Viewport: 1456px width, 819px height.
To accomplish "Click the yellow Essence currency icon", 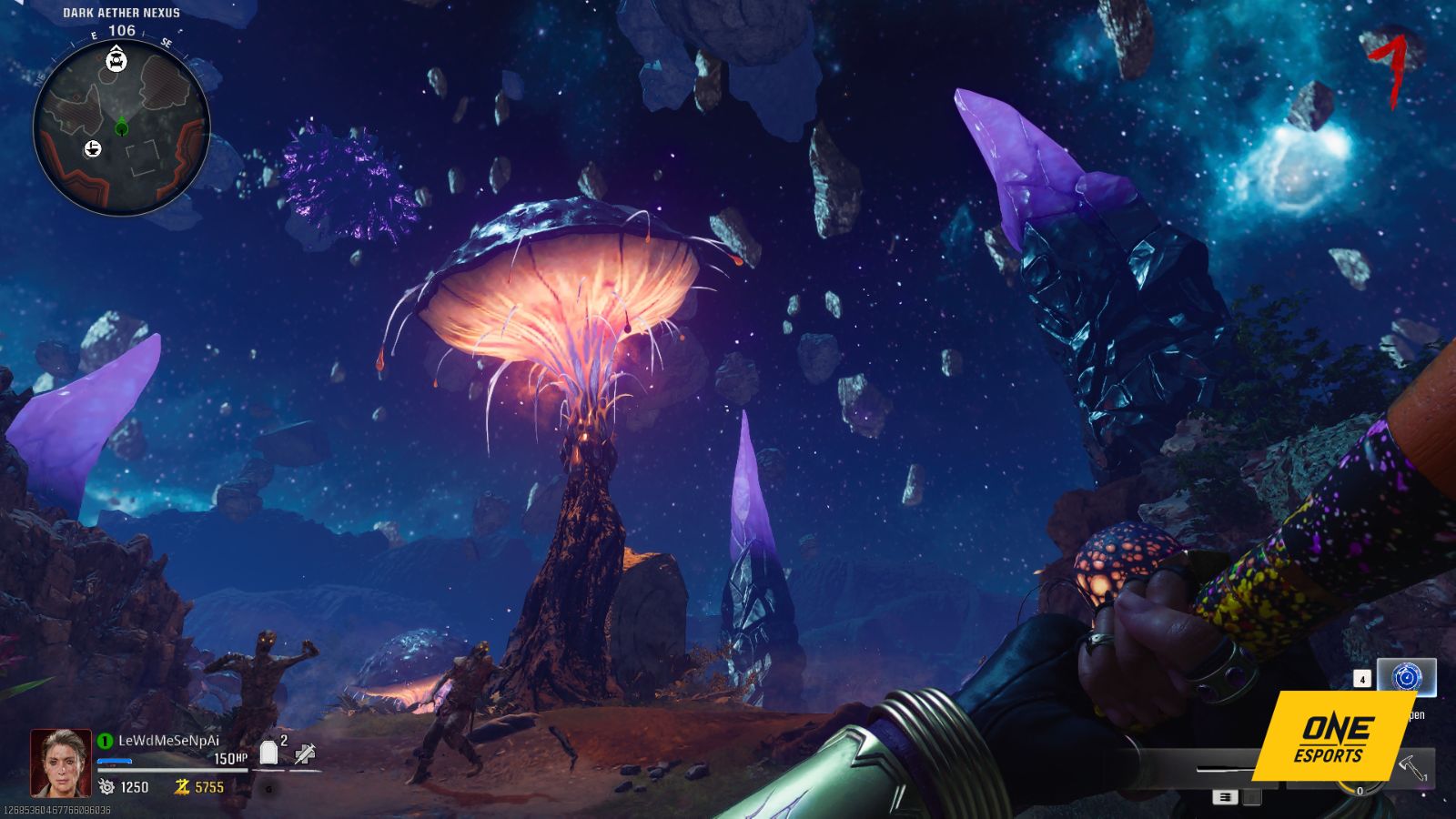I will tap(183, 786).
